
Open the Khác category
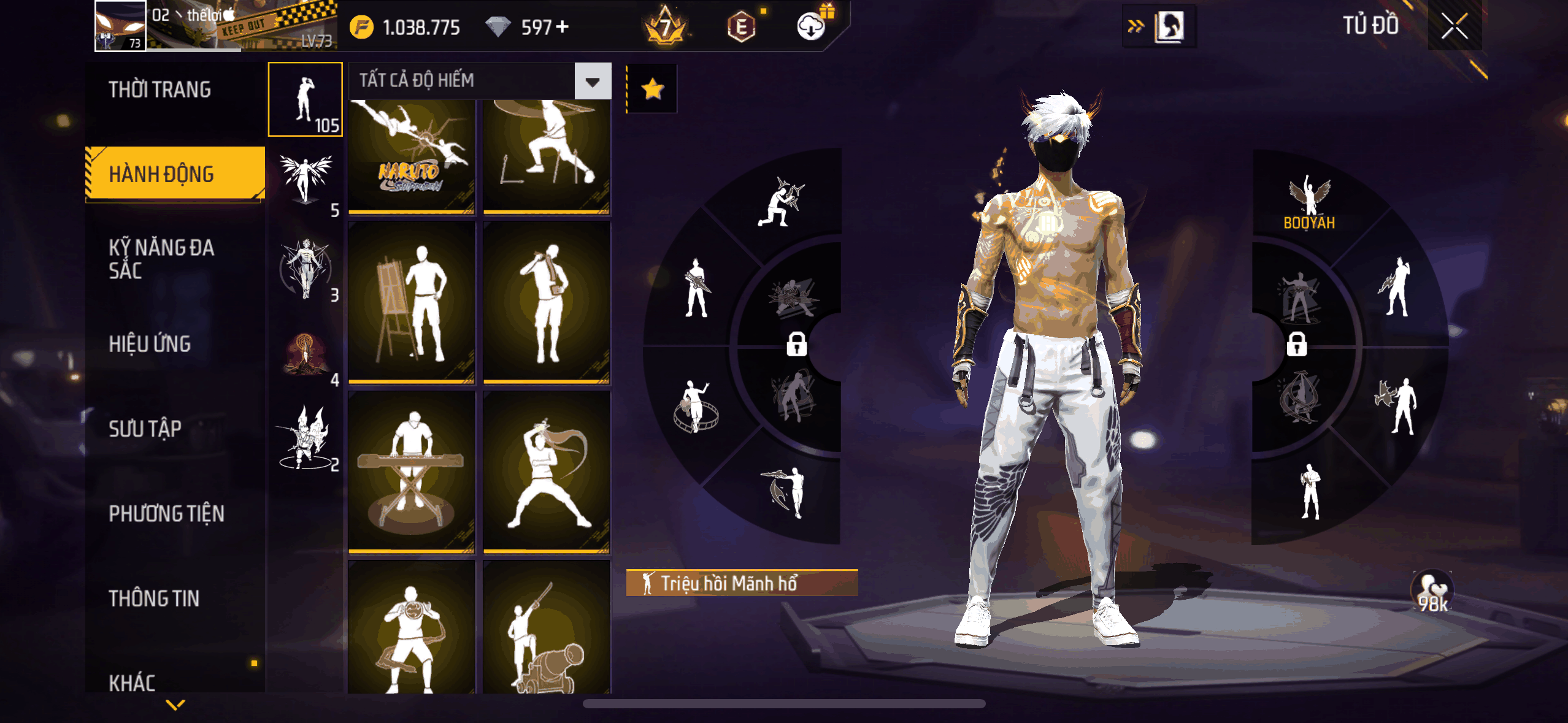[132, 682]
